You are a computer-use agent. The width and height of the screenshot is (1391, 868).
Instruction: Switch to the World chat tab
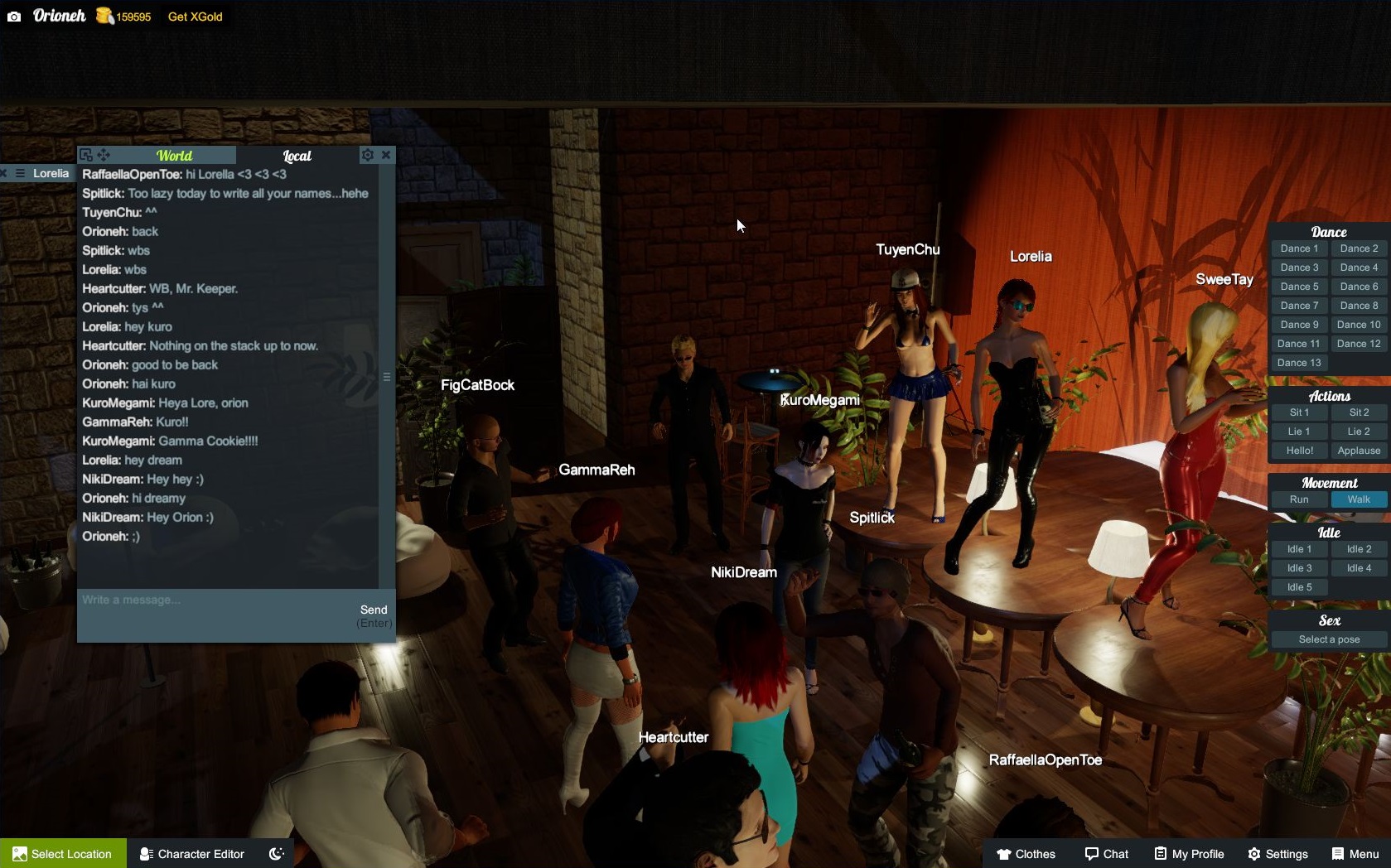coord(174,156)
